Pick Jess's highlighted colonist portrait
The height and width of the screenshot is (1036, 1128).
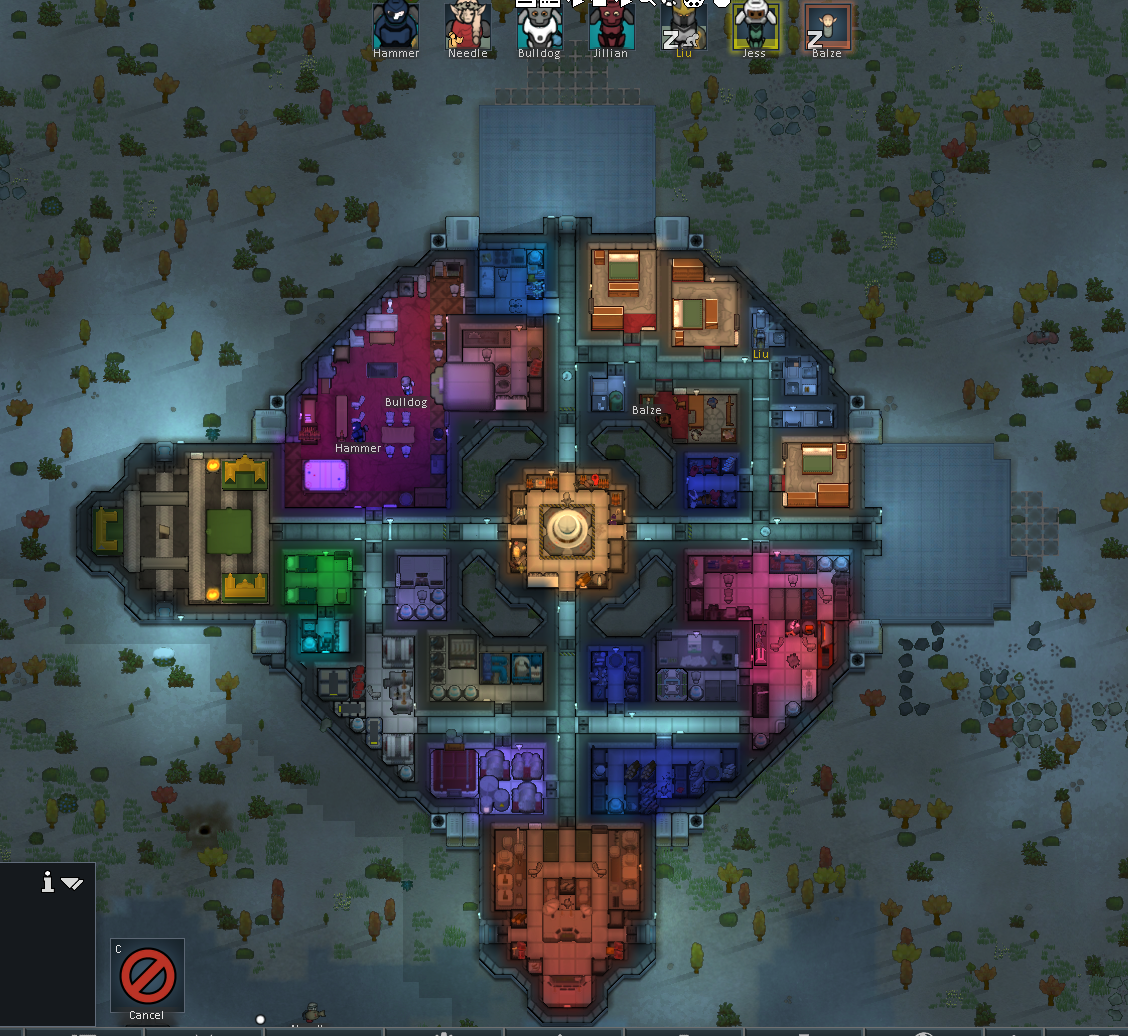pos(755,25)
